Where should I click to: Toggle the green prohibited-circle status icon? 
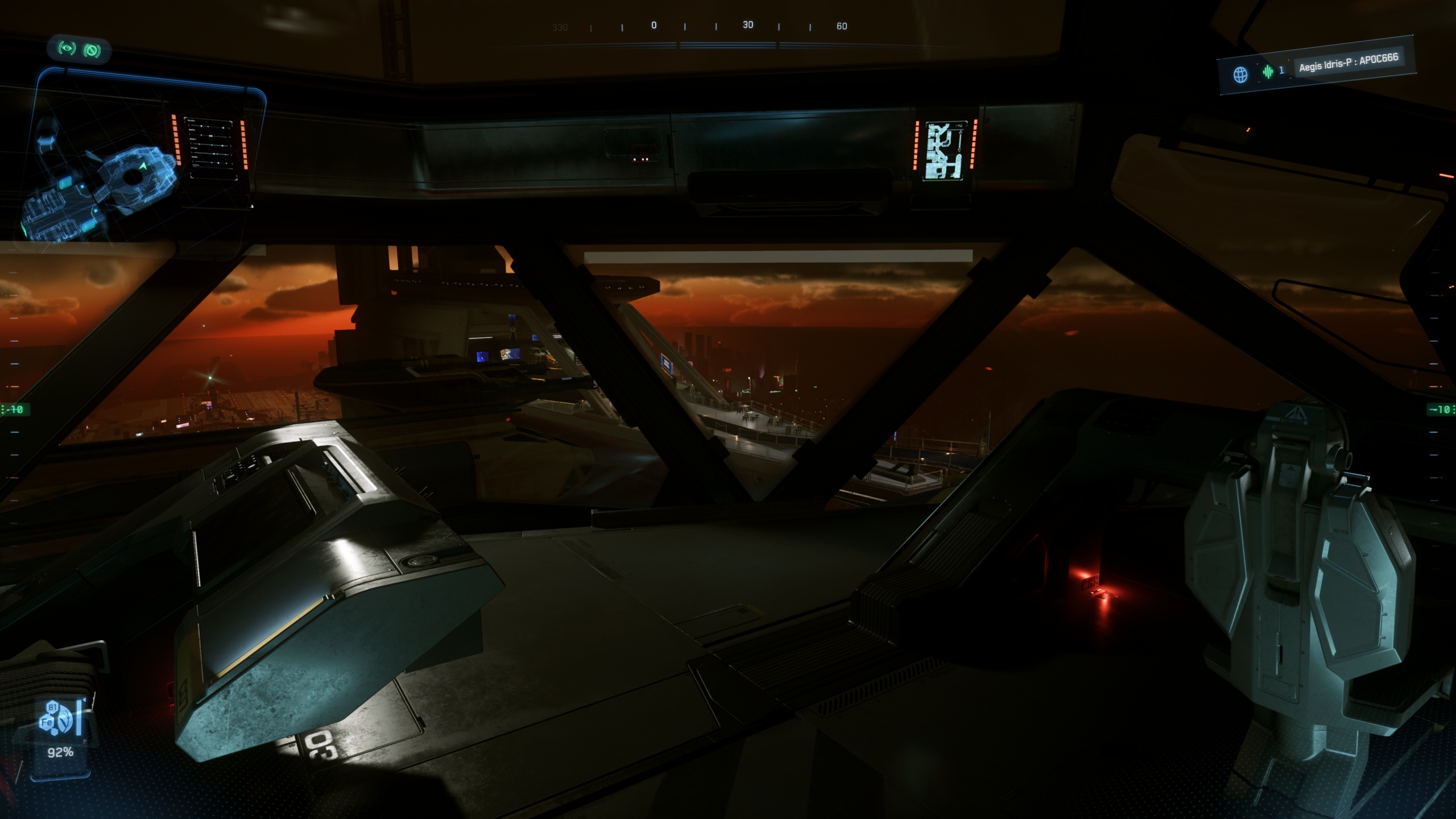(x=92, y=51)
